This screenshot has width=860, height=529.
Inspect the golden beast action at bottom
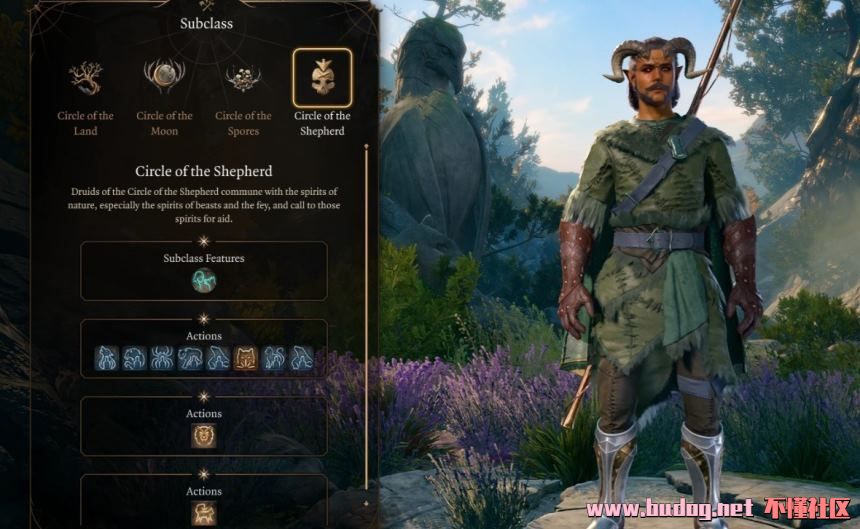(204, 513)
